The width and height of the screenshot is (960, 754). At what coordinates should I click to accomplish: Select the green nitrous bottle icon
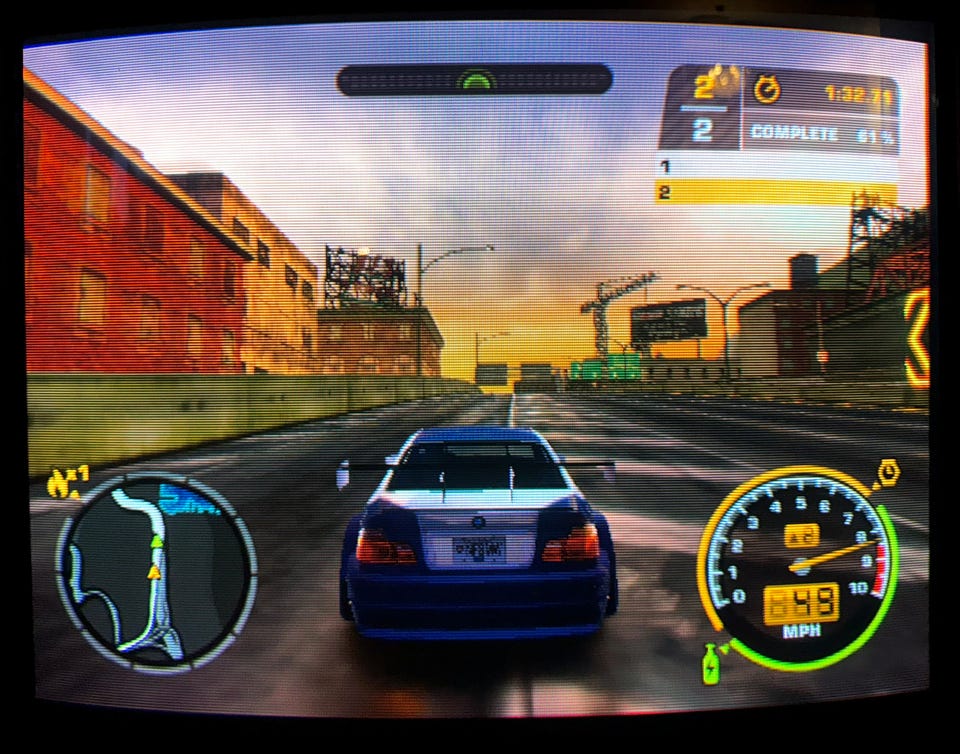tap(711, 664)
